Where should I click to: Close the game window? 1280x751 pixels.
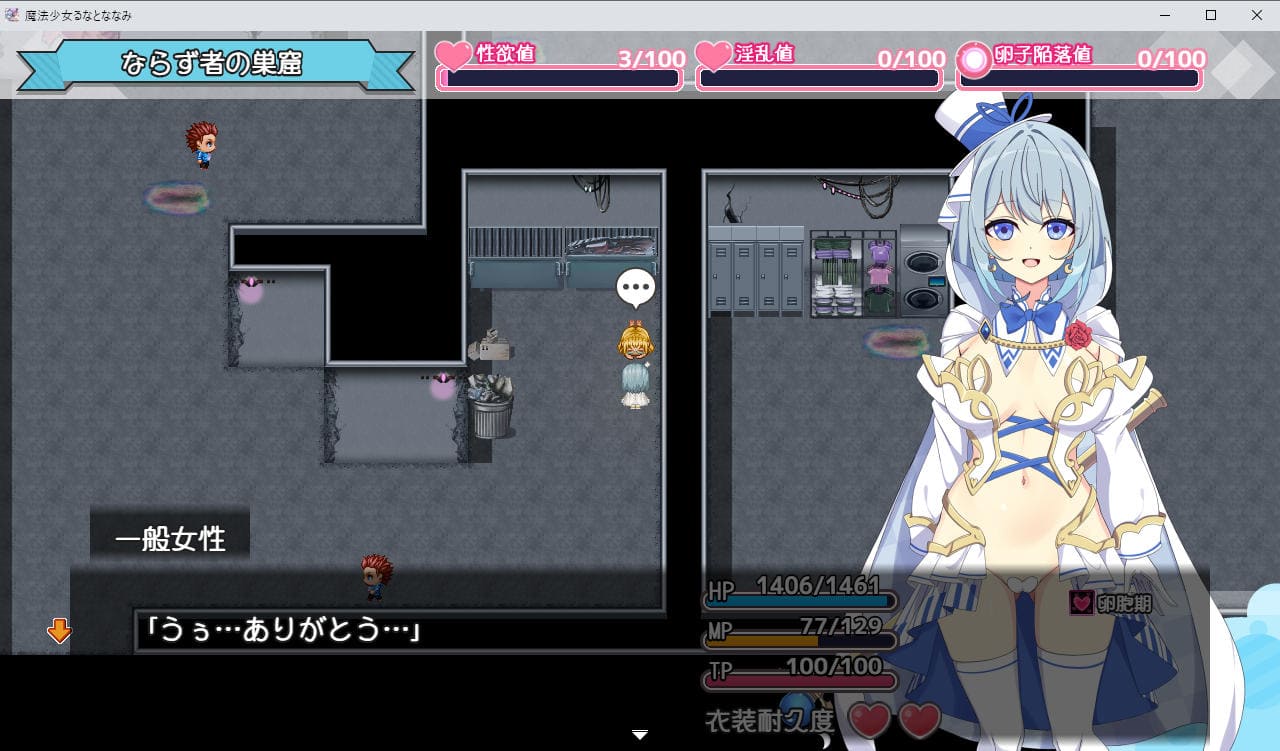1257,15
